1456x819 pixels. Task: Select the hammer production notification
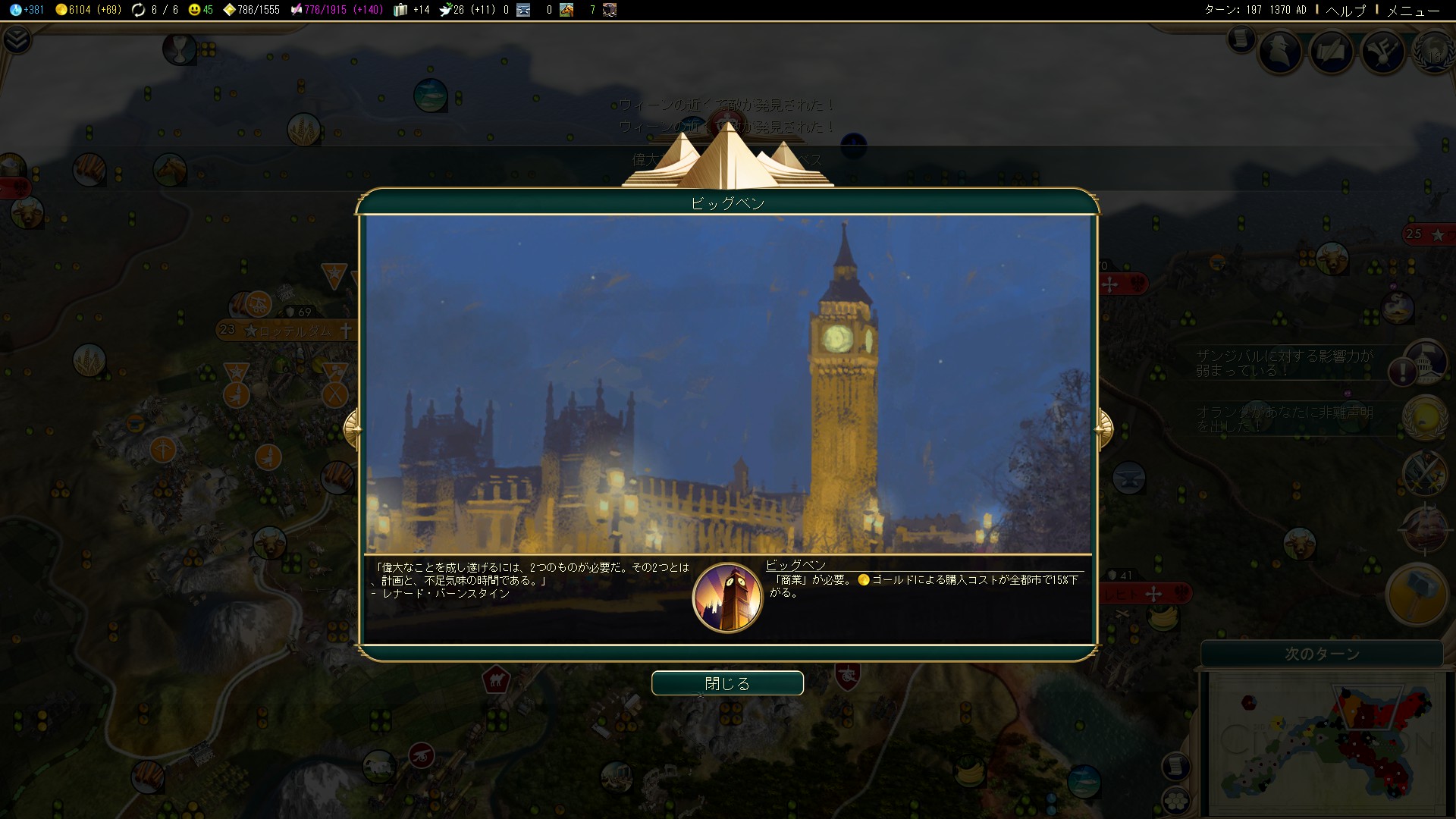pyautogui.click(x=1416, y=595)
